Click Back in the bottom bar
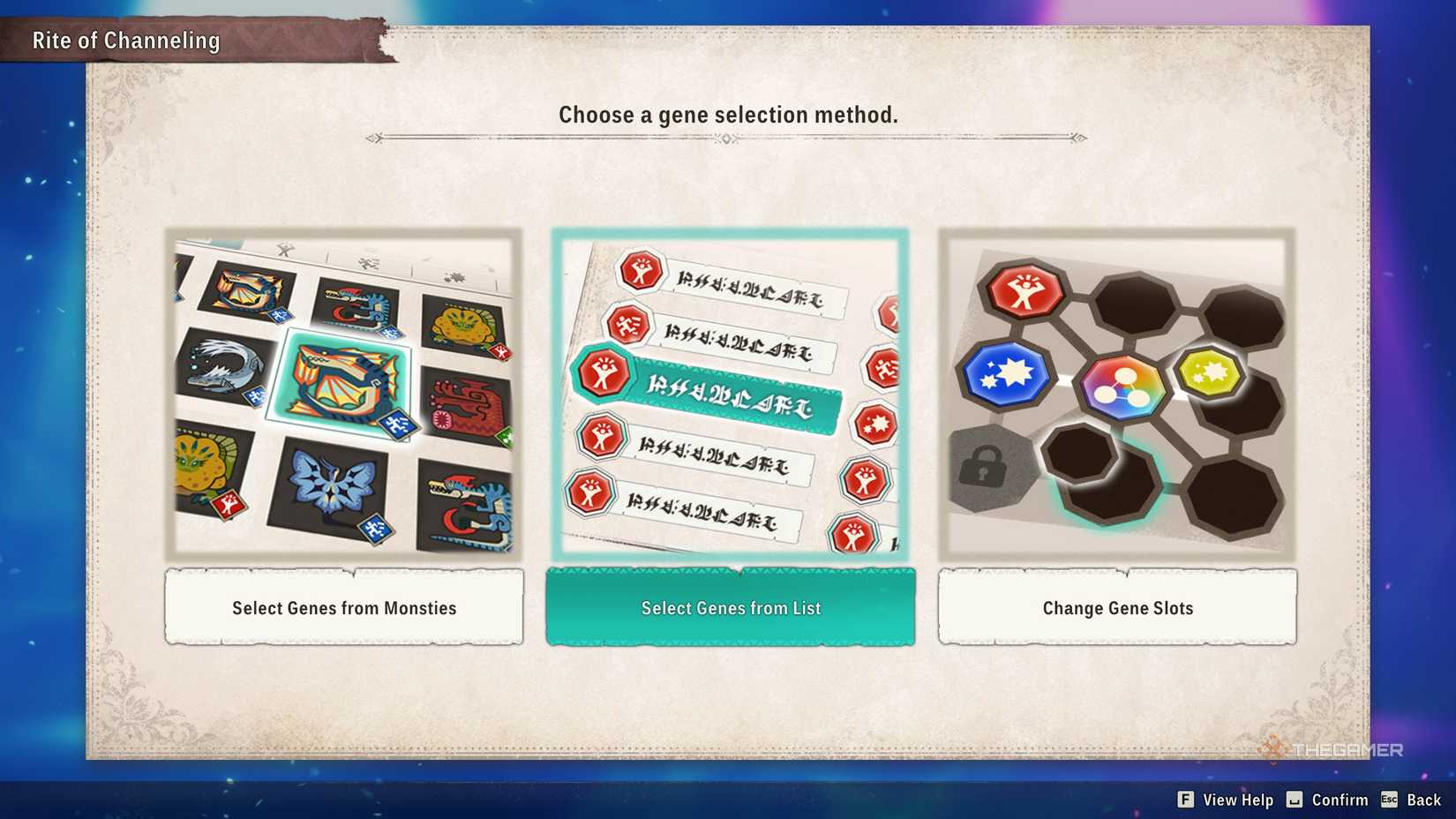Viewport: 1456px width, 819px height. point(1423,800)
